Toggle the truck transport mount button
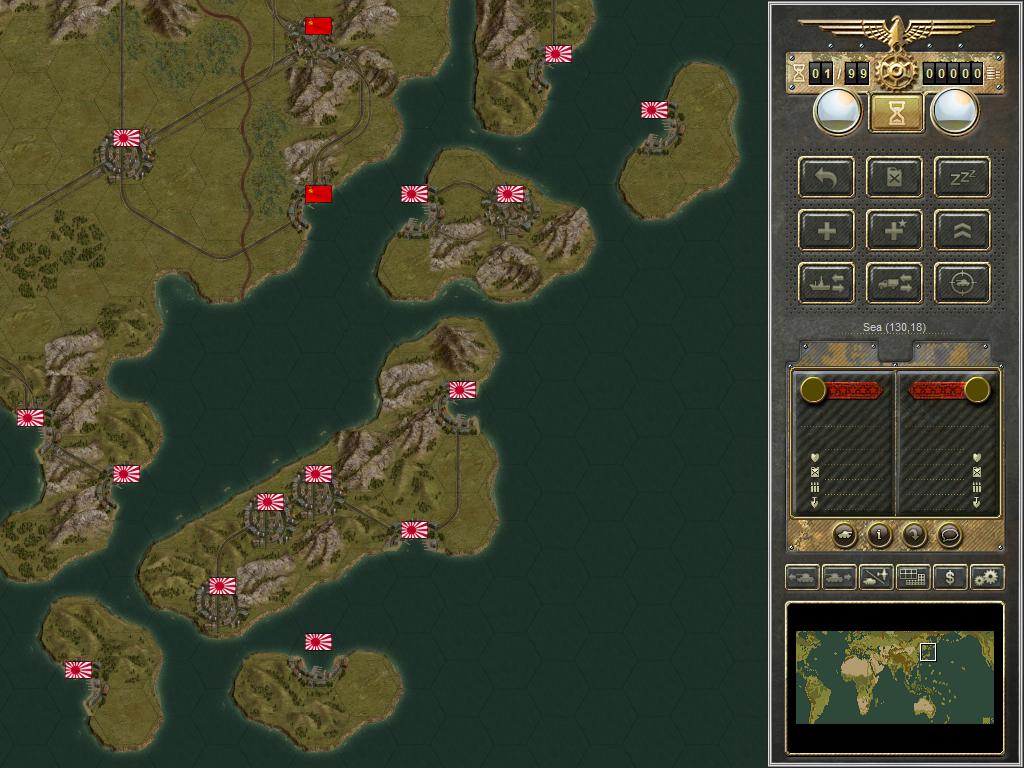1024x768 pixels. pos(895,283)
